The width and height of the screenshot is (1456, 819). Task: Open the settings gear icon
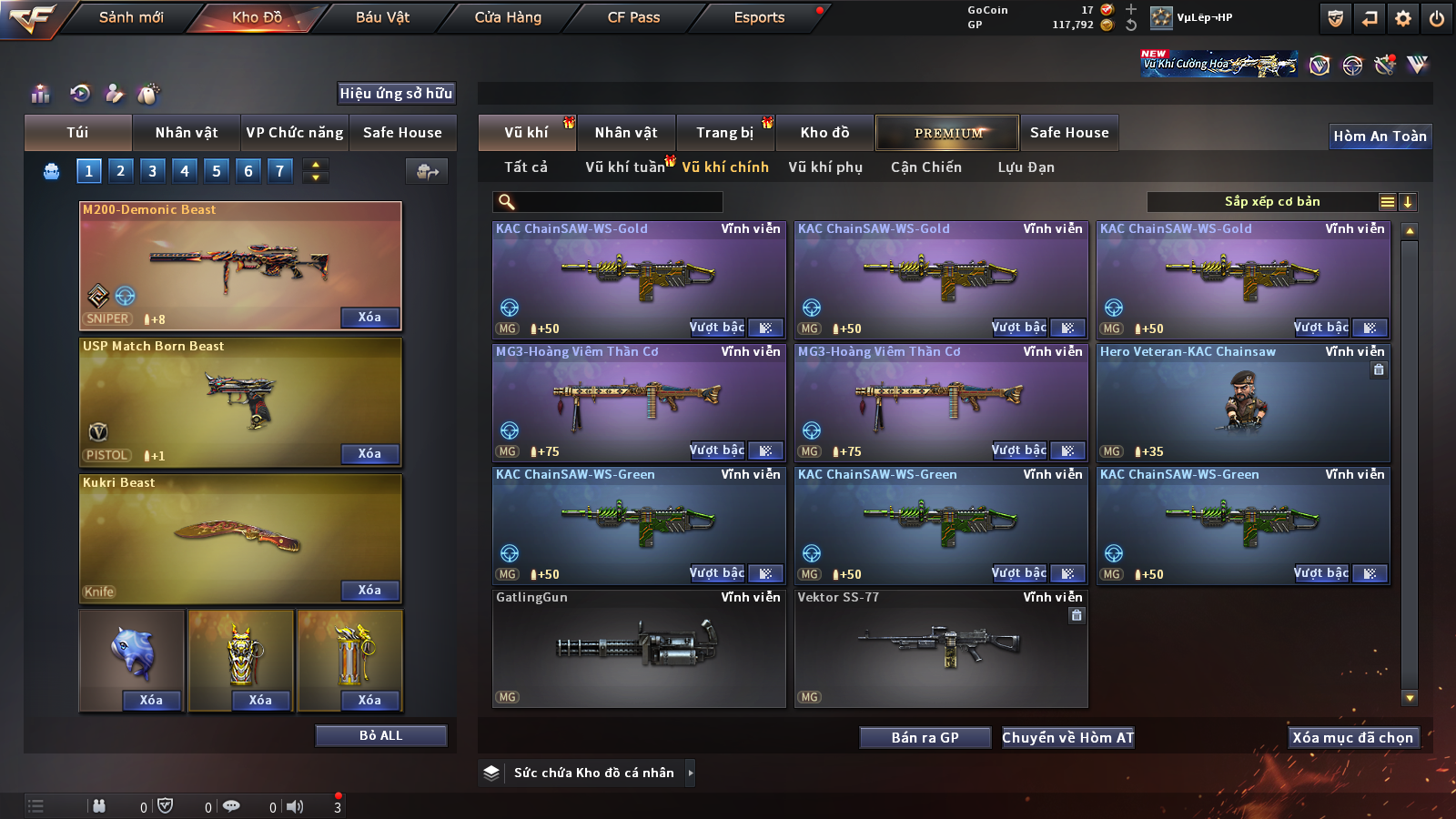coord(1403,18)
